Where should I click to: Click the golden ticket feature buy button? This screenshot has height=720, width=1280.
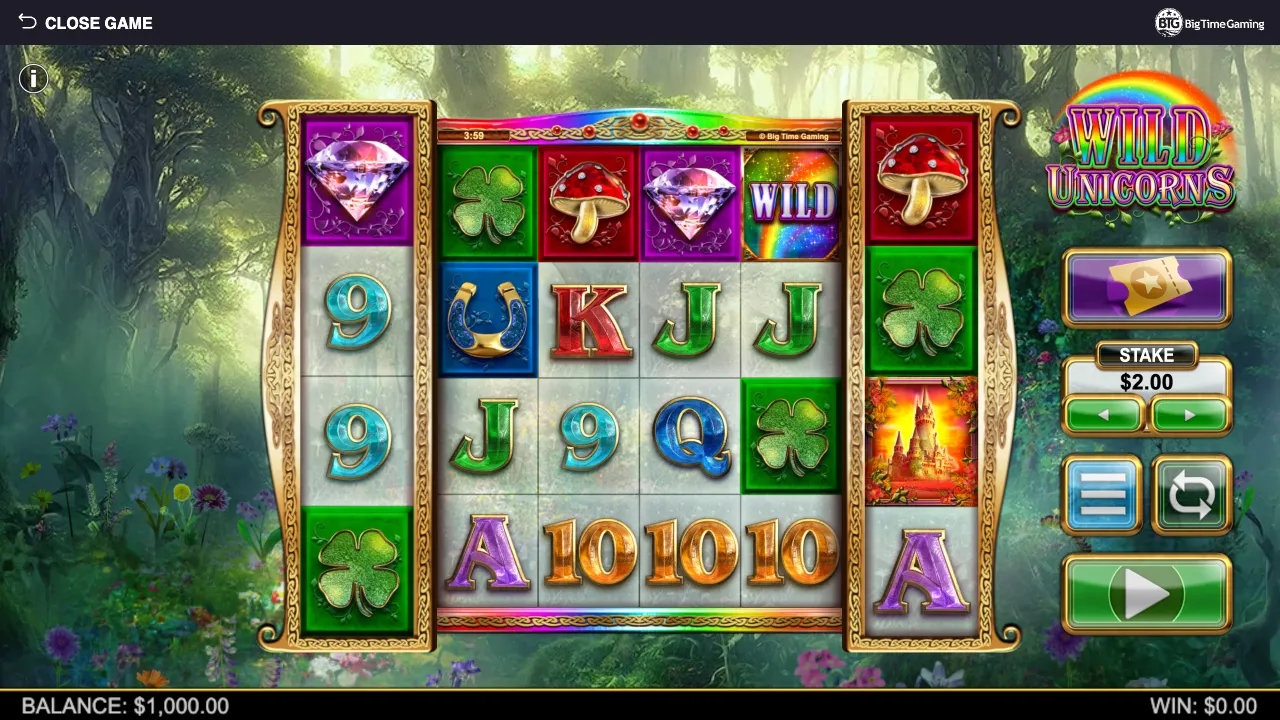(1147, 287)
